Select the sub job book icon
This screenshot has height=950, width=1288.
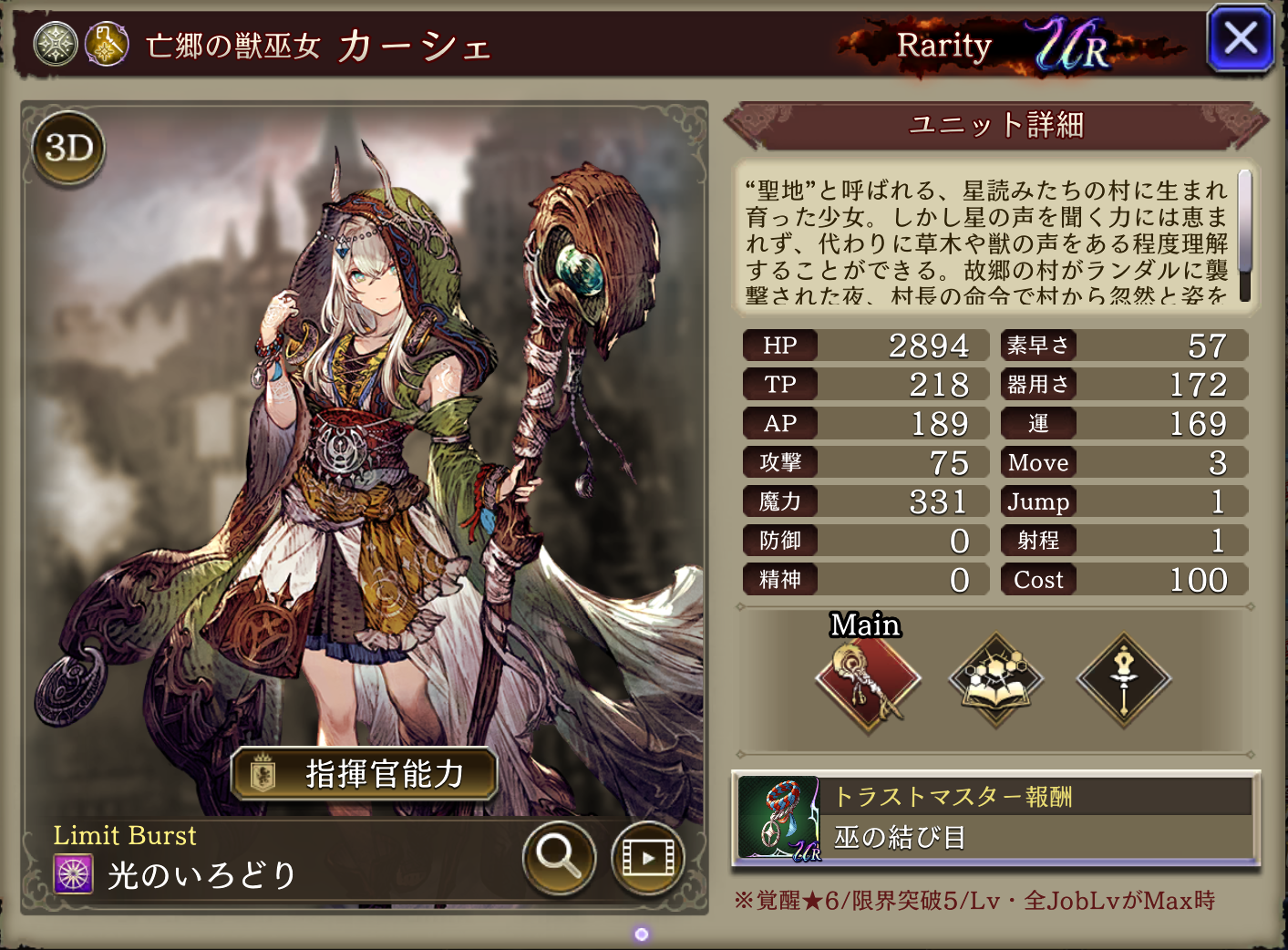click(x=995, y=680)
